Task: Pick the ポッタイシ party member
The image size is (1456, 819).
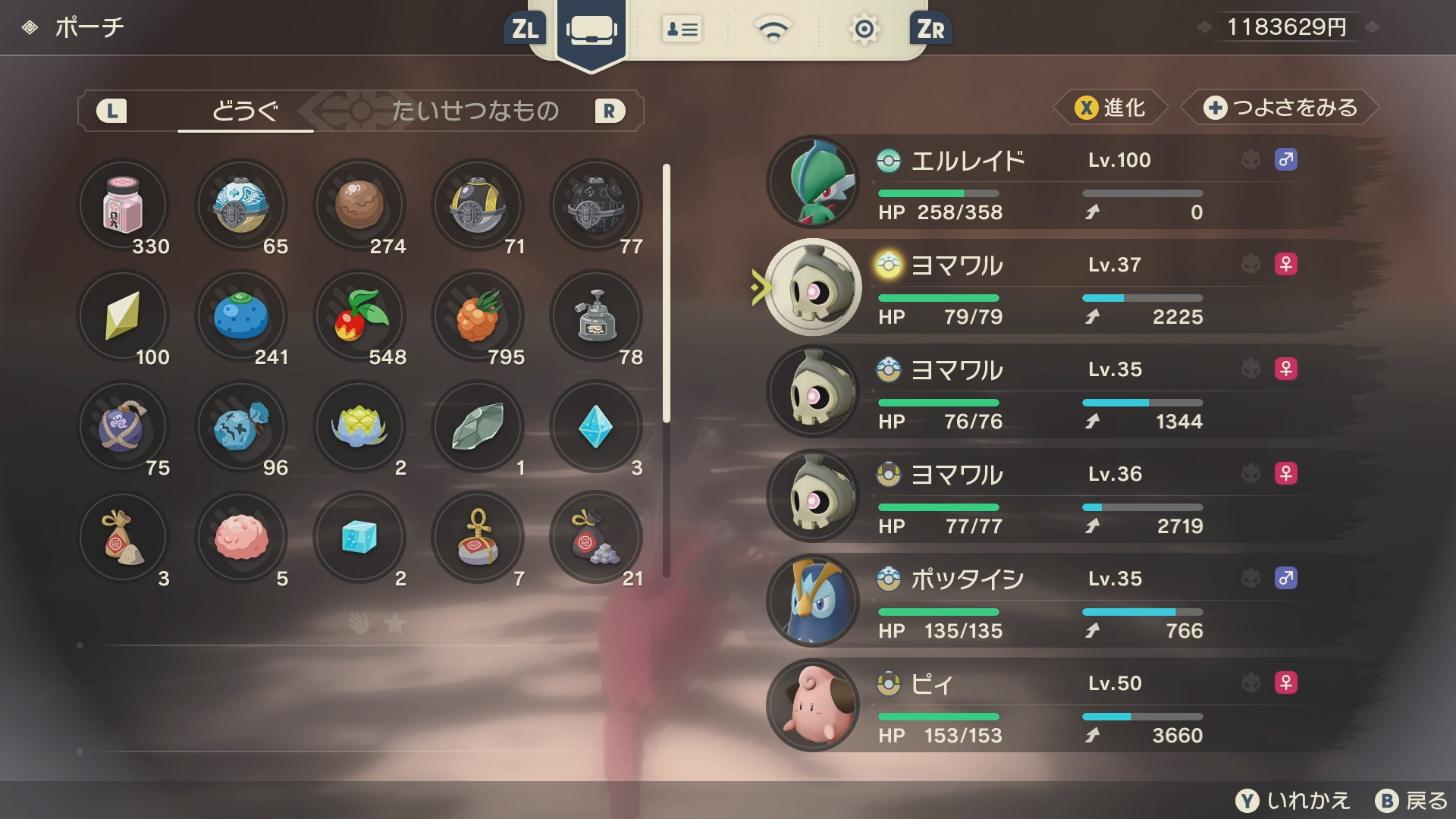Action: pos(1062,602)
